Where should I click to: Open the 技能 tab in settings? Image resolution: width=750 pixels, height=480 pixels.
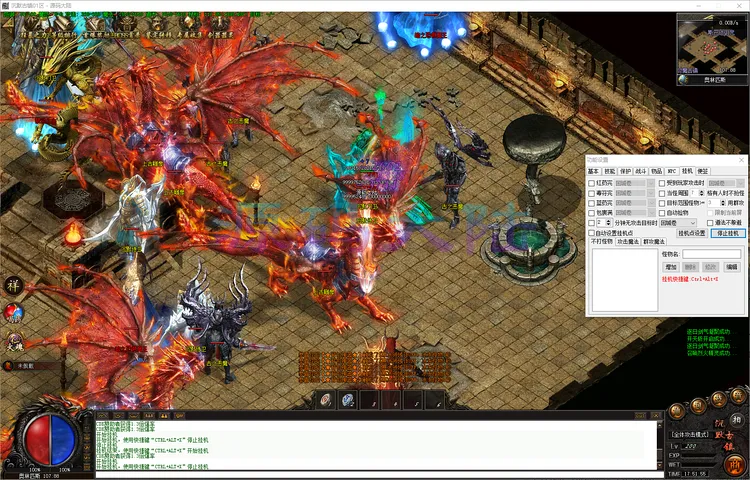pyautogui.click(x=609, y=171)
